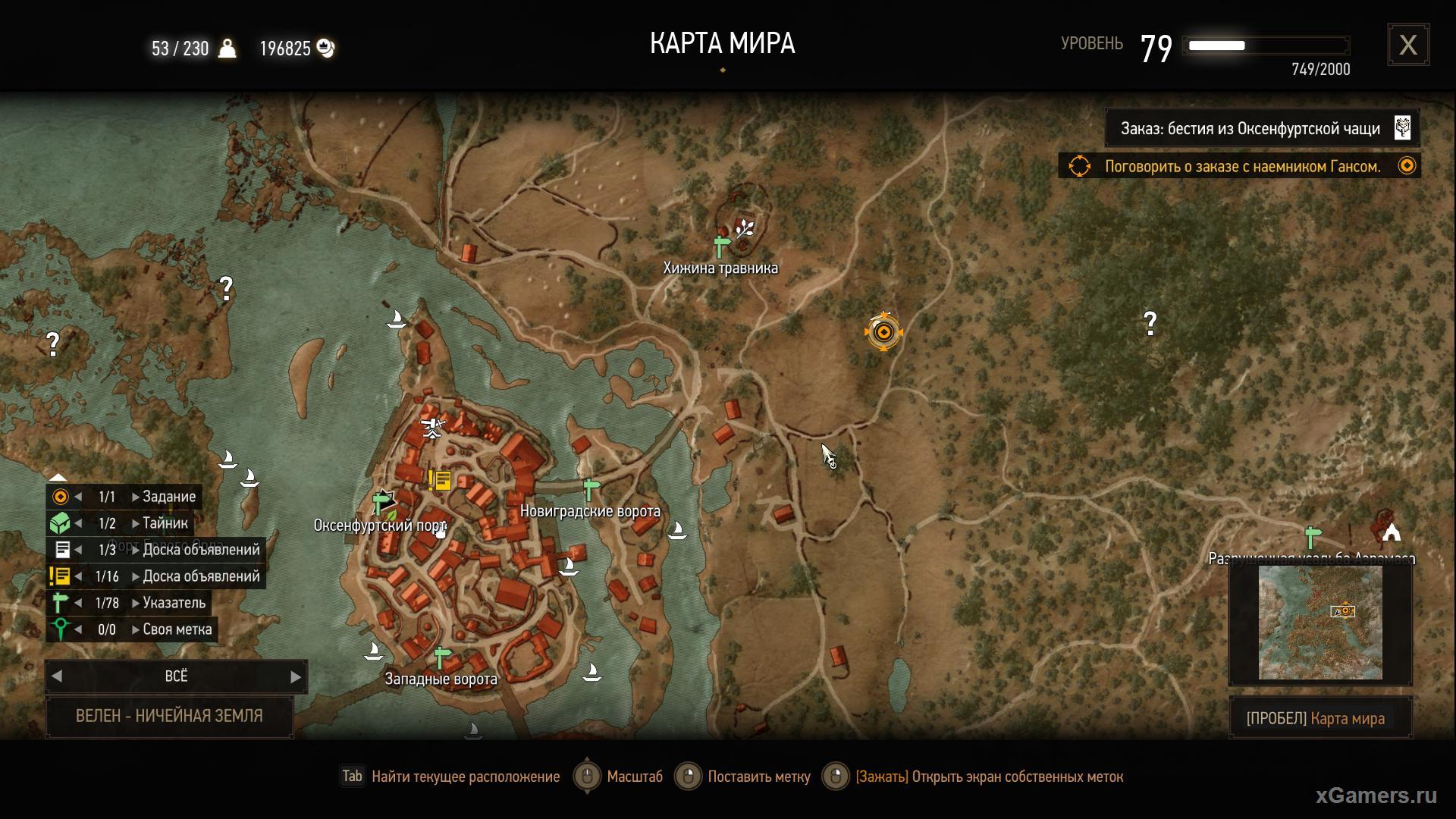Open the Велен - Ничейная земля region selector
The height and width of the screenshot is (819, 1456).
[x=169, y=716]
